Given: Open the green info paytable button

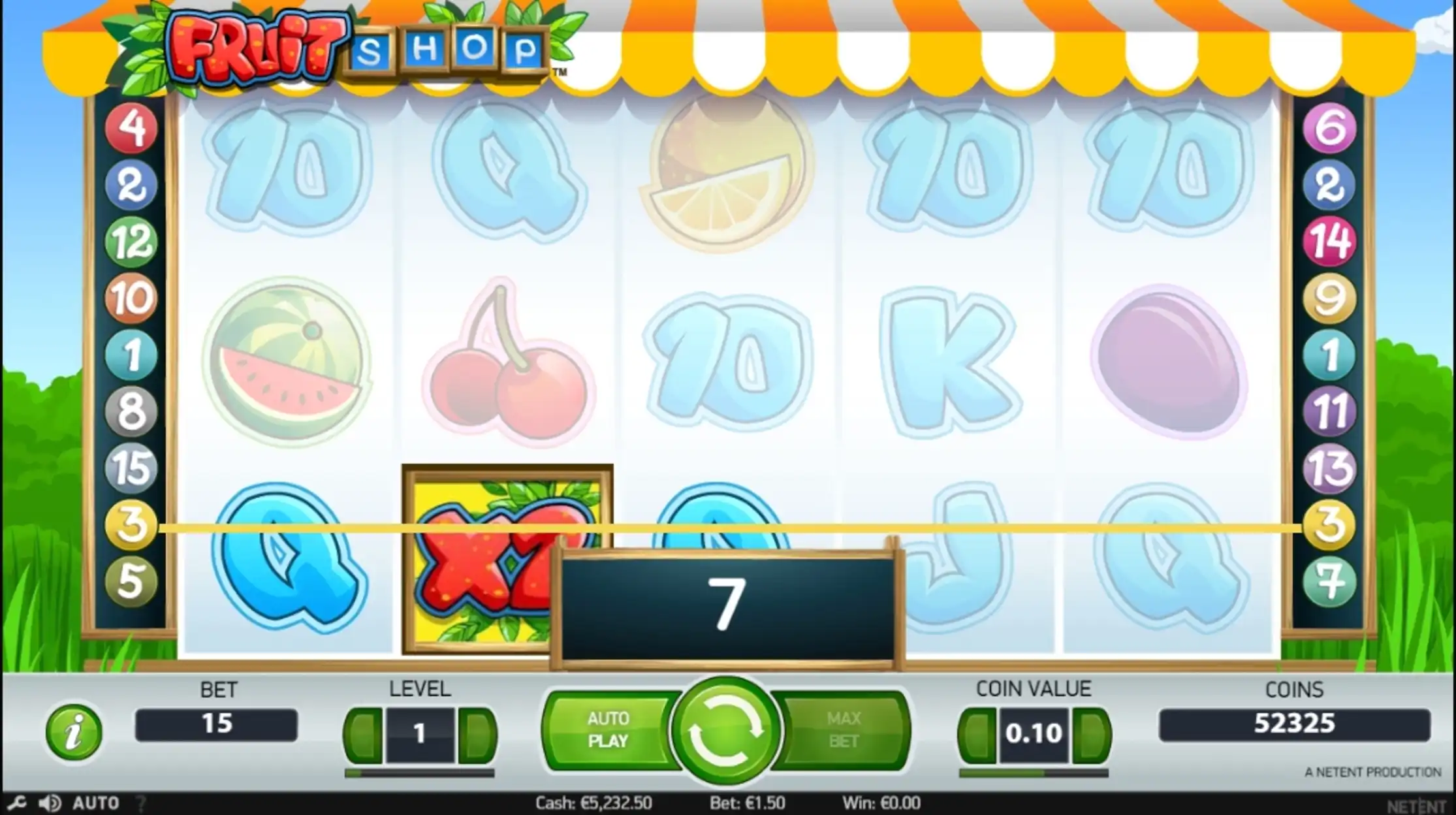Looking at the screenshot, I should (x=74, y=732).
